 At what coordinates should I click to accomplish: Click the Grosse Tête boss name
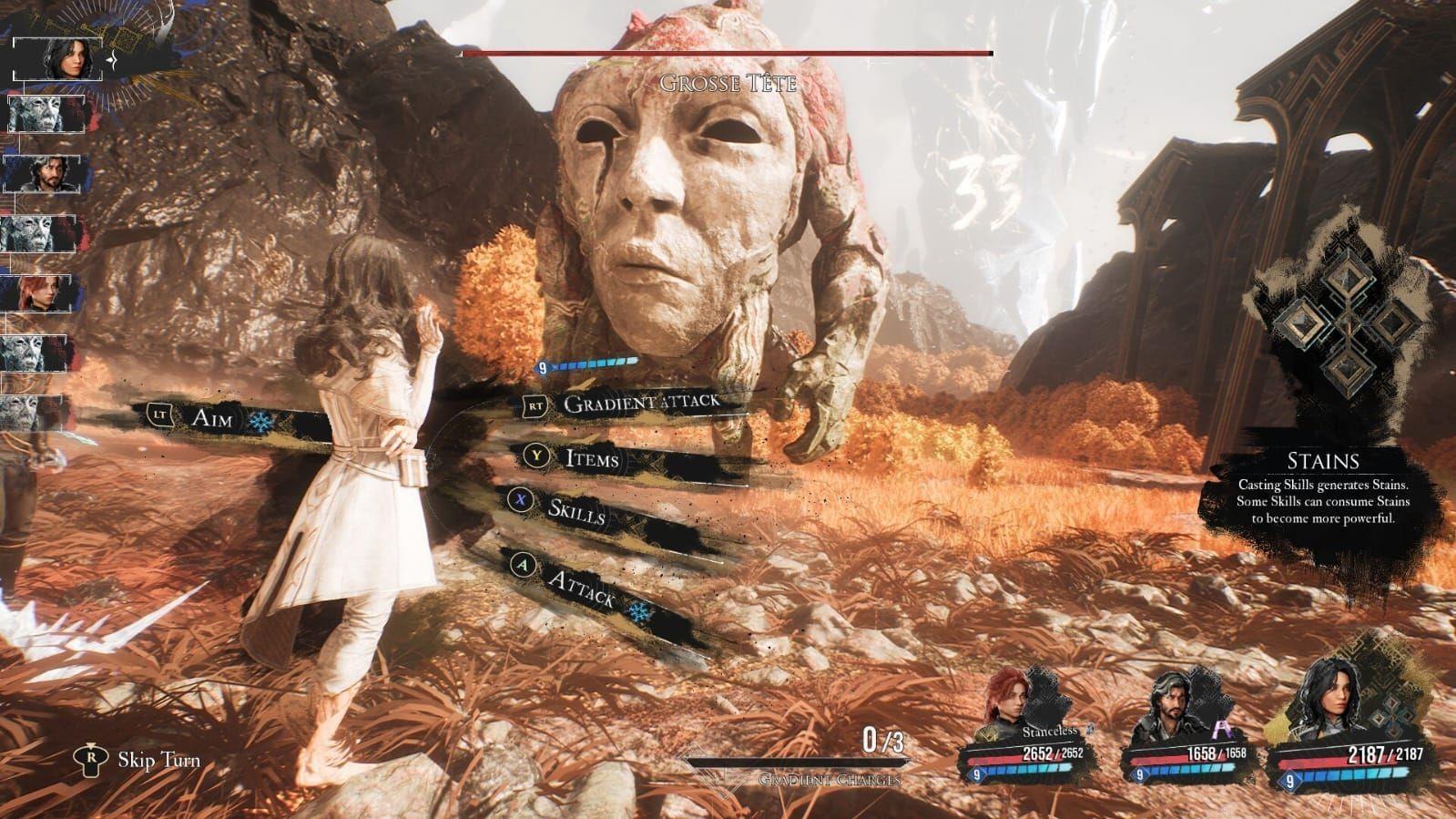728,86
